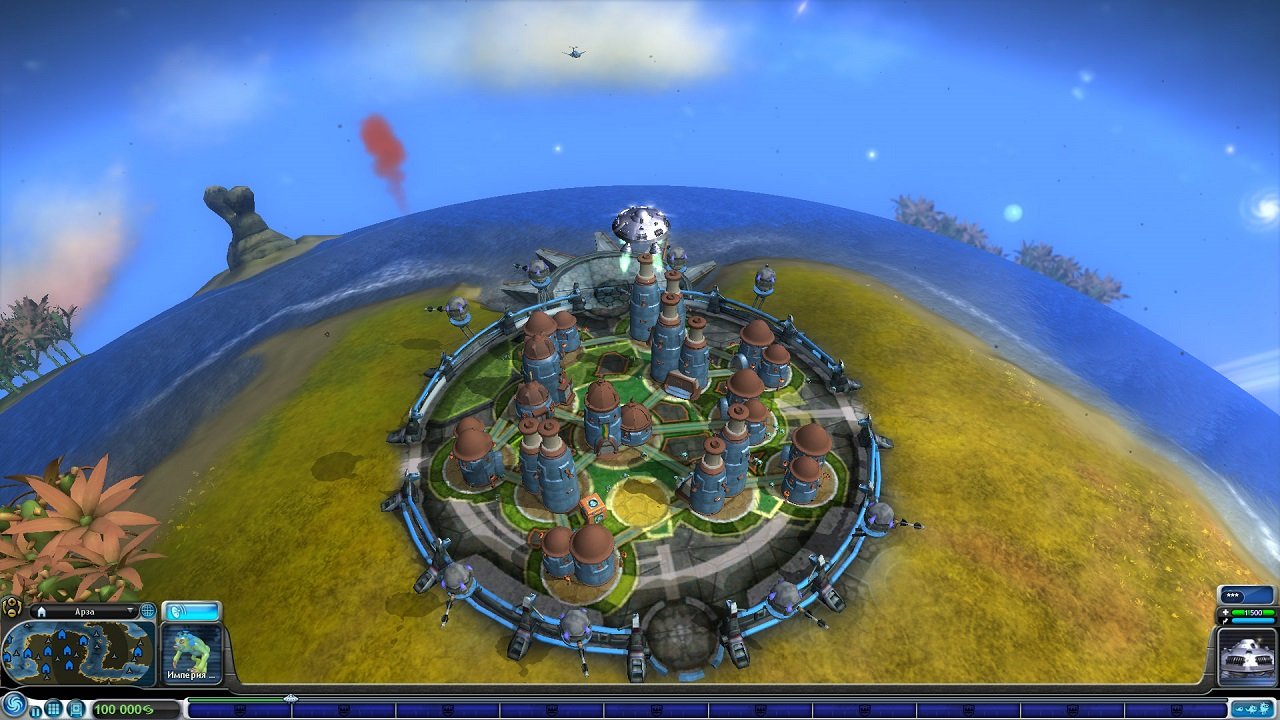Click the home icon on the Арза bar
1280x720 pixels.
(x=41, y=611)
